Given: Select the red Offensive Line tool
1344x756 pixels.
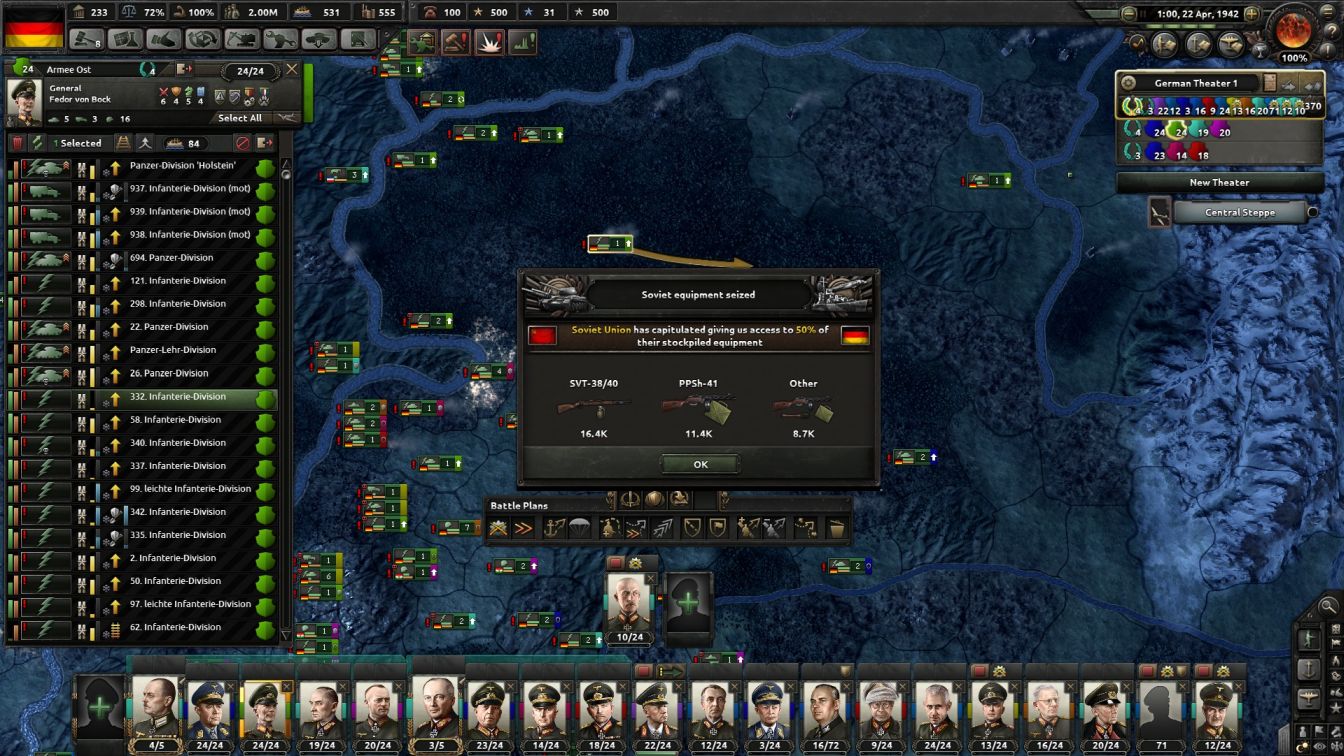Looking at the screenshot, I should (521, 525).
